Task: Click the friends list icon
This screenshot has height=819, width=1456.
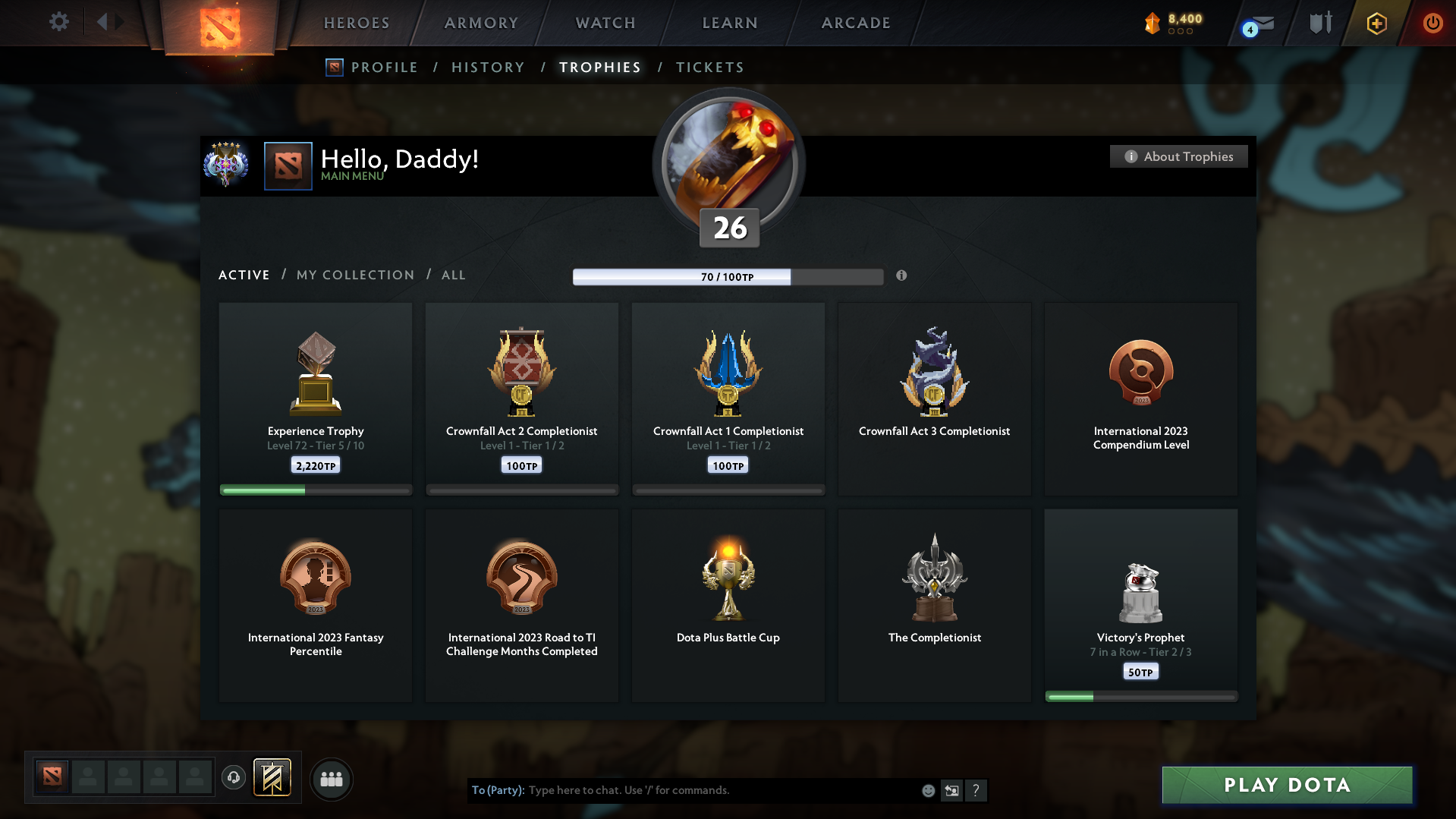Action: pos(332,779)
